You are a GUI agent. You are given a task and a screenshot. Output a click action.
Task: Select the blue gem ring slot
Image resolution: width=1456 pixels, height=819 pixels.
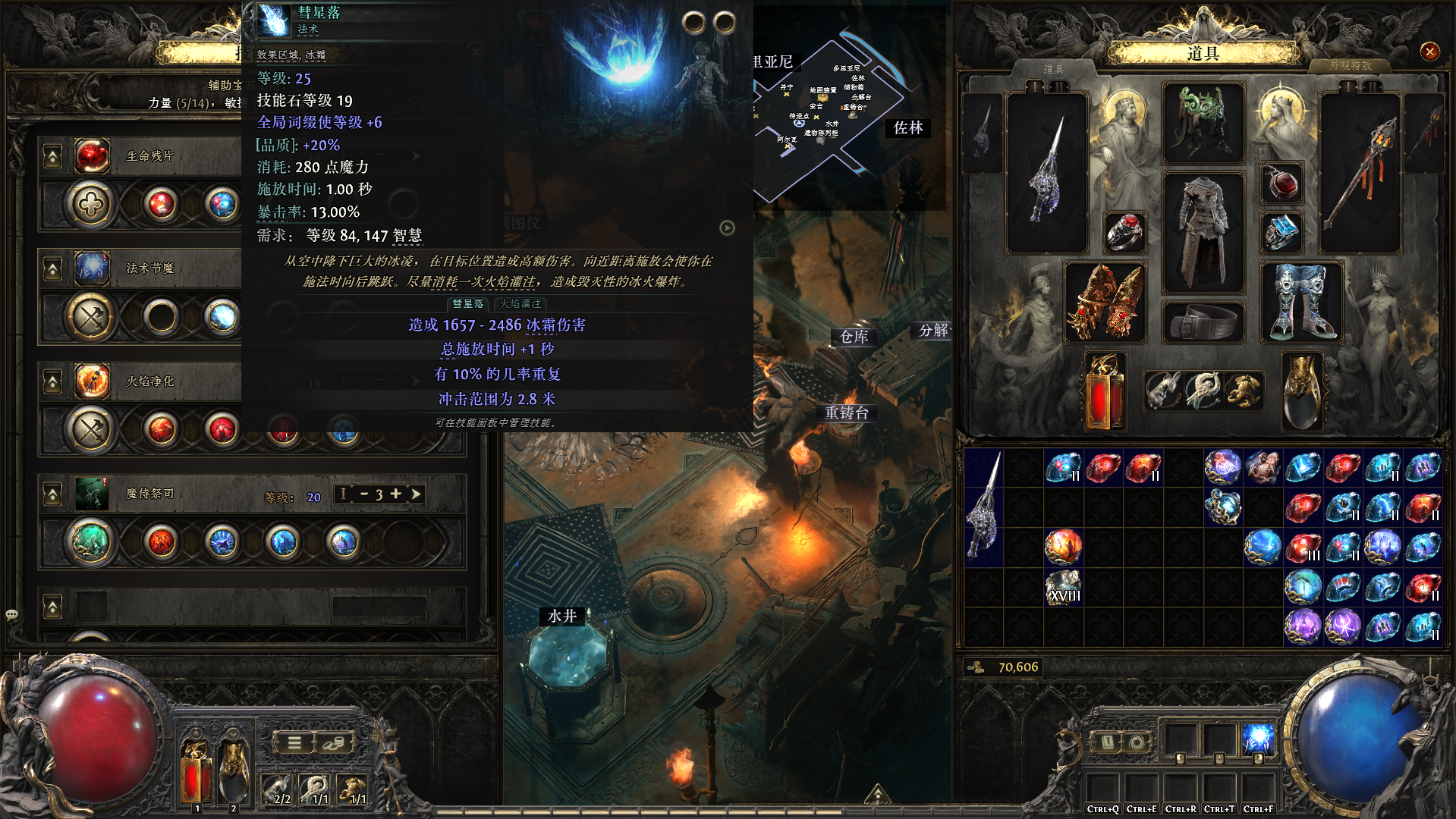(1281, 232)
